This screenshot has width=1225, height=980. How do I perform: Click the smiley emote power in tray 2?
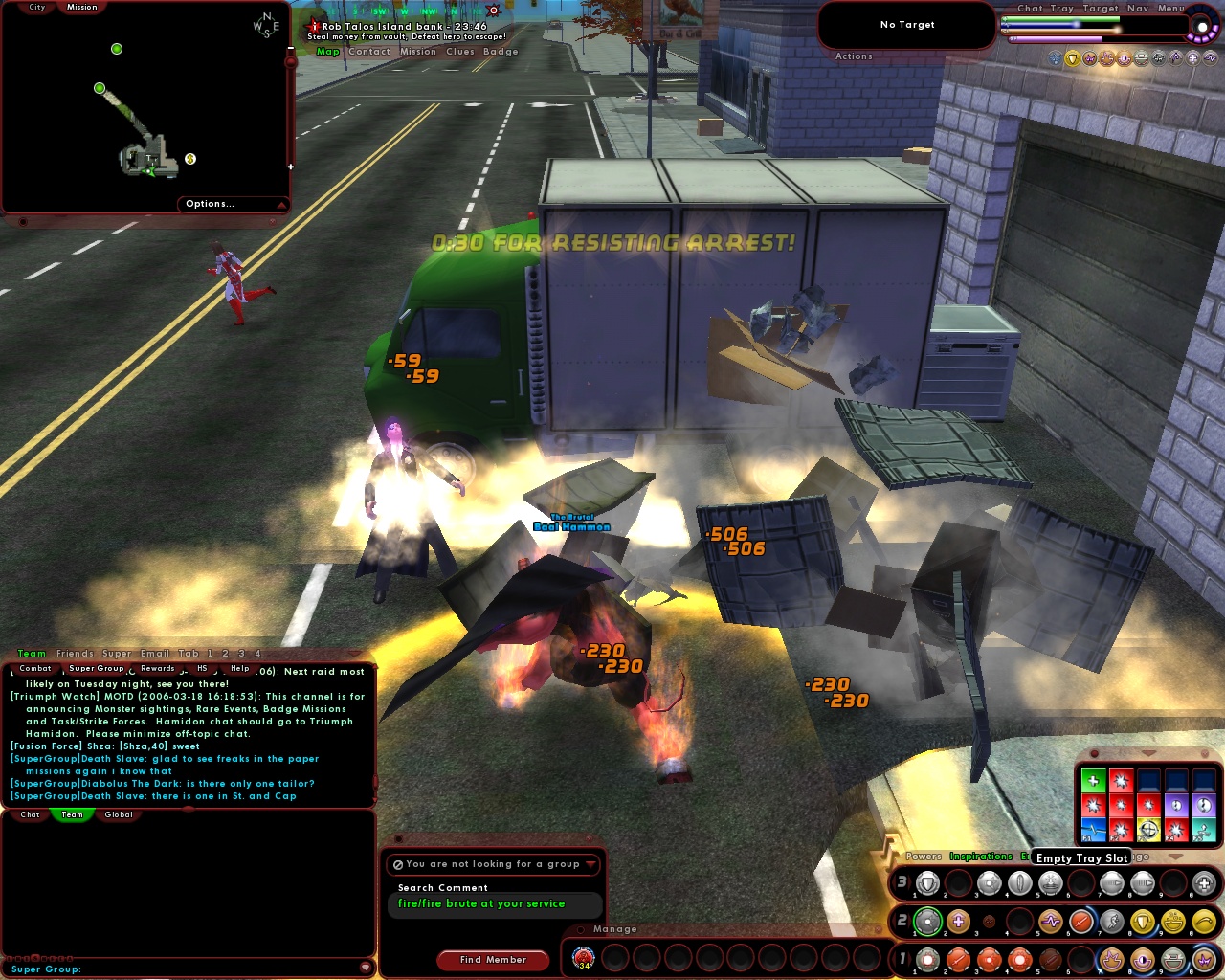click(x=1174, y=922)
